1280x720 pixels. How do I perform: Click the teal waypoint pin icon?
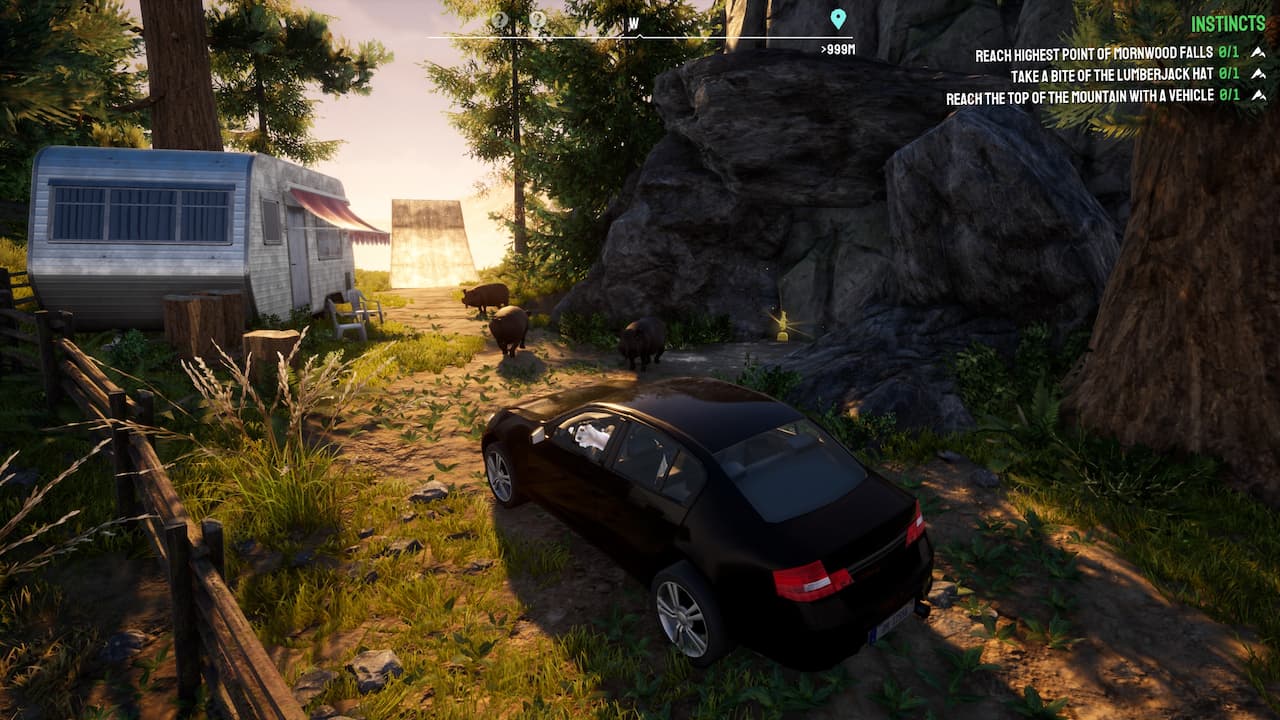pos(838,17)
